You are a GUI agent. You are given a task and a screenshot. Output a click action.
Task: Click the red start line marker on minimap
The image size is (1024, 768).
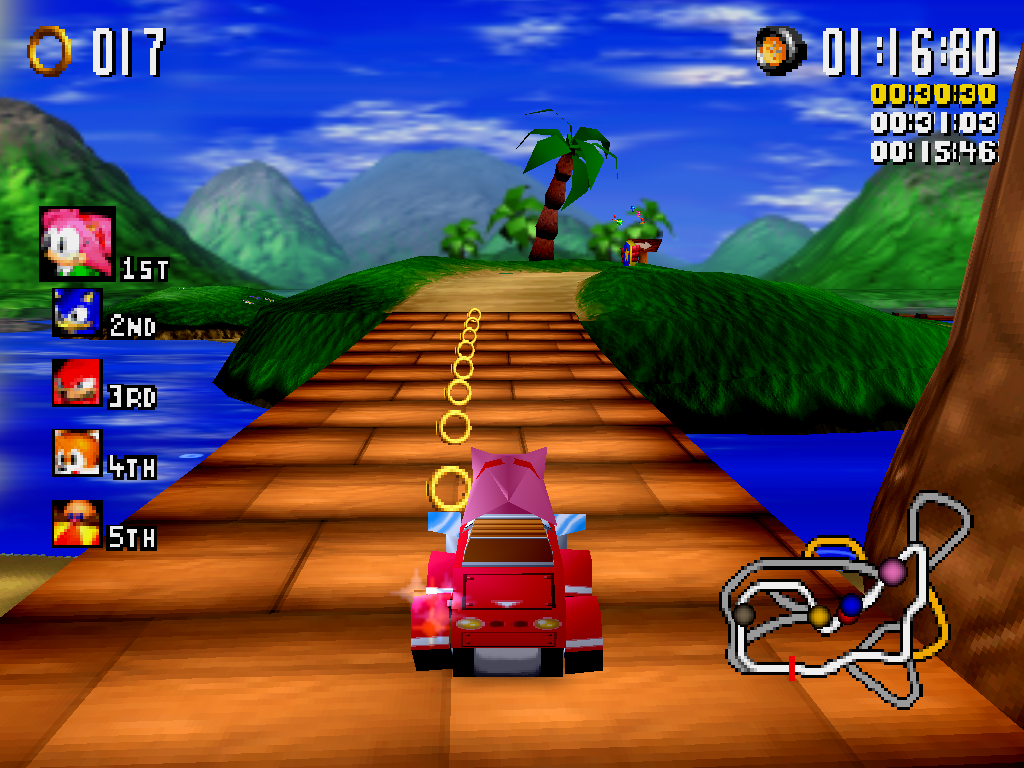[x=792, y=667]
